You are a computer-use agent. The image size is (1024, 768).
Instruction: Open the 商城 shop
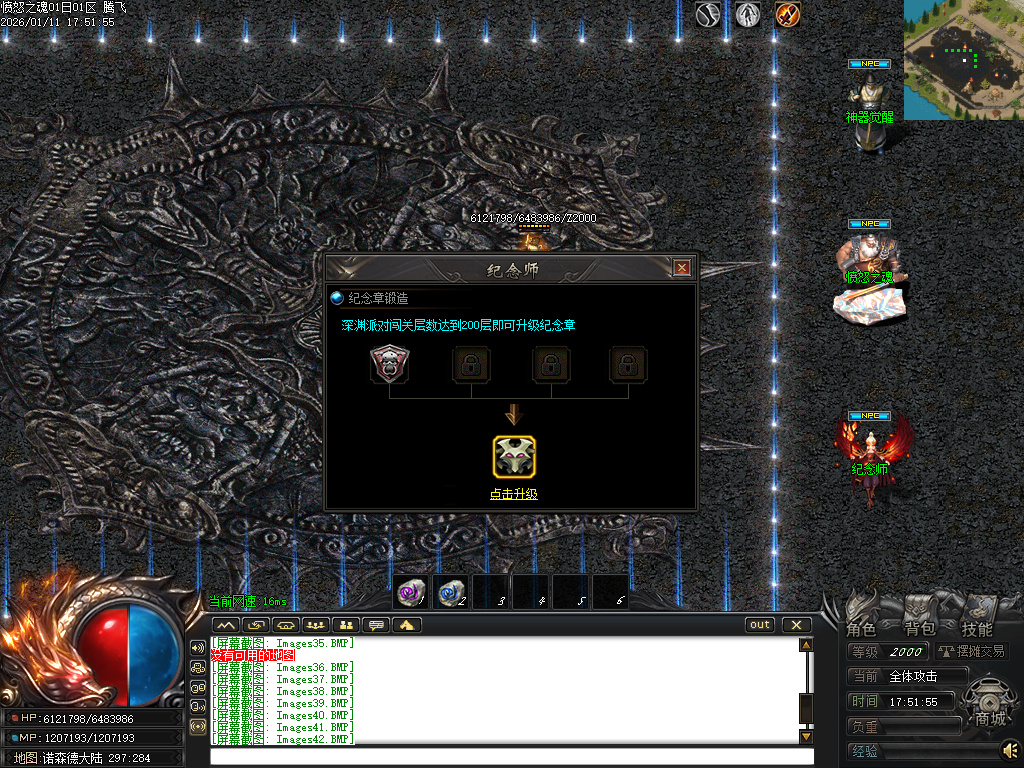(990, 718)
